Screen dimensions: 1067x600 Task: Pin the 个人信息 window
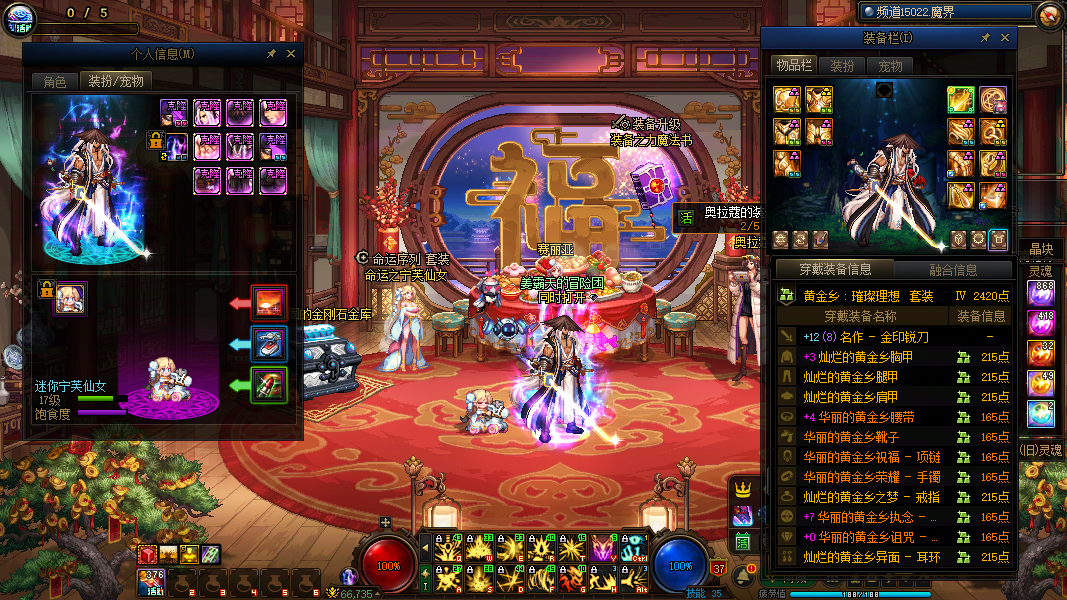pyautogui.click(x=271, y=53)
